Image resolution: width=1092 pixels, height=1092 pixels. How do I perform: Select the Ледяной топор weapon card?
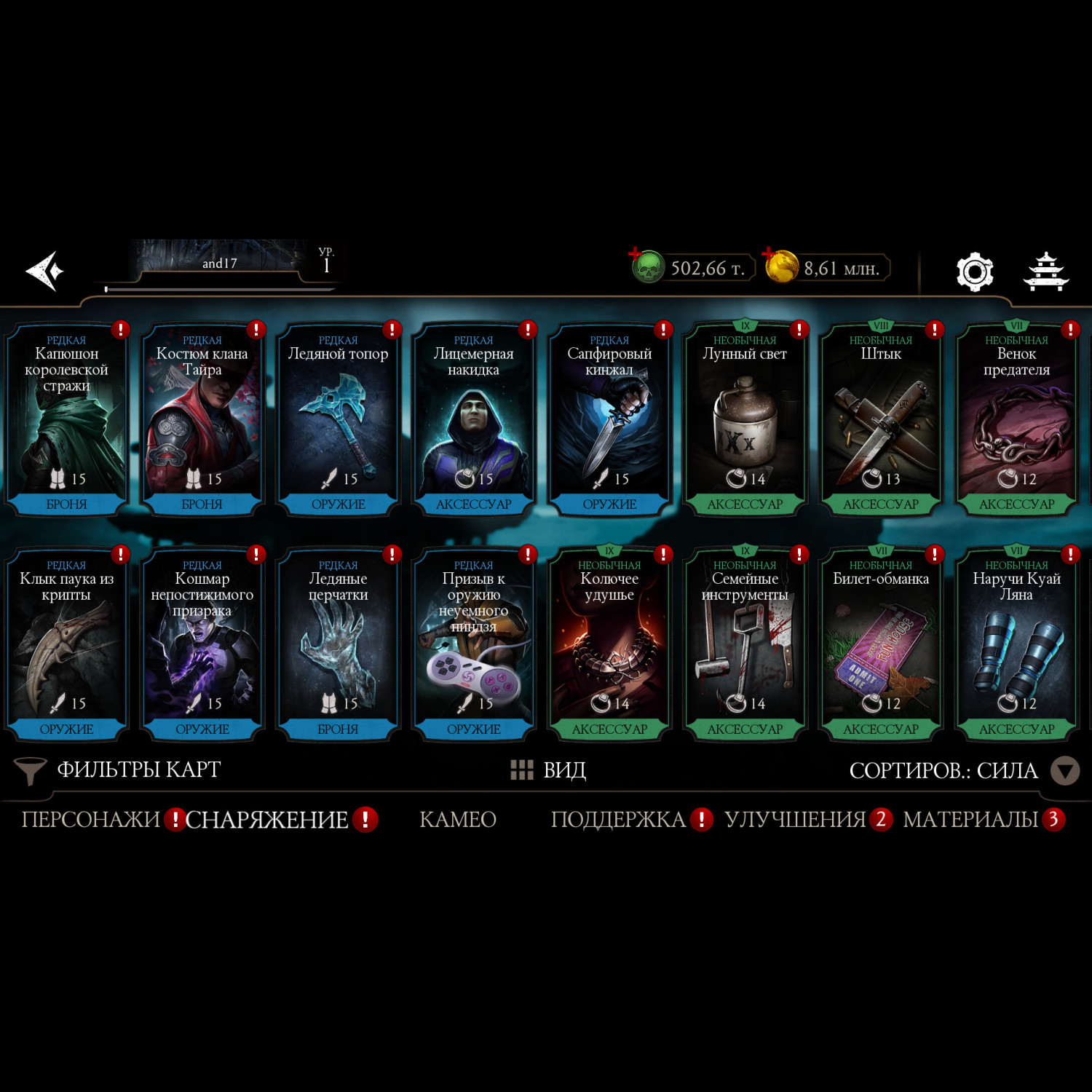click(338, 420)
